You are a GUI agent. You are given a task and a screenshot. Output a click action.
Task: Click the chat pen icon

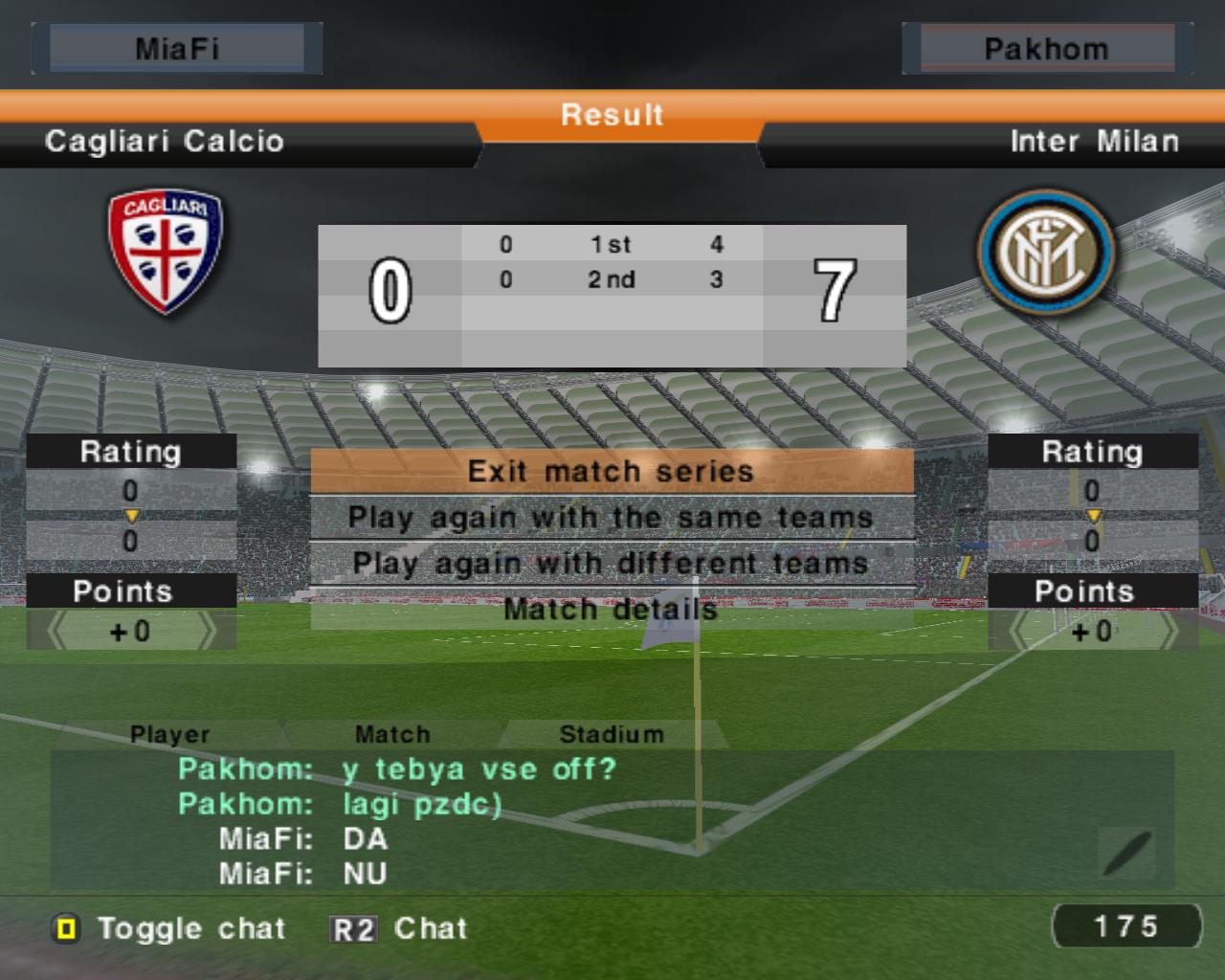pyautogui.click(x=1127, y=854)
